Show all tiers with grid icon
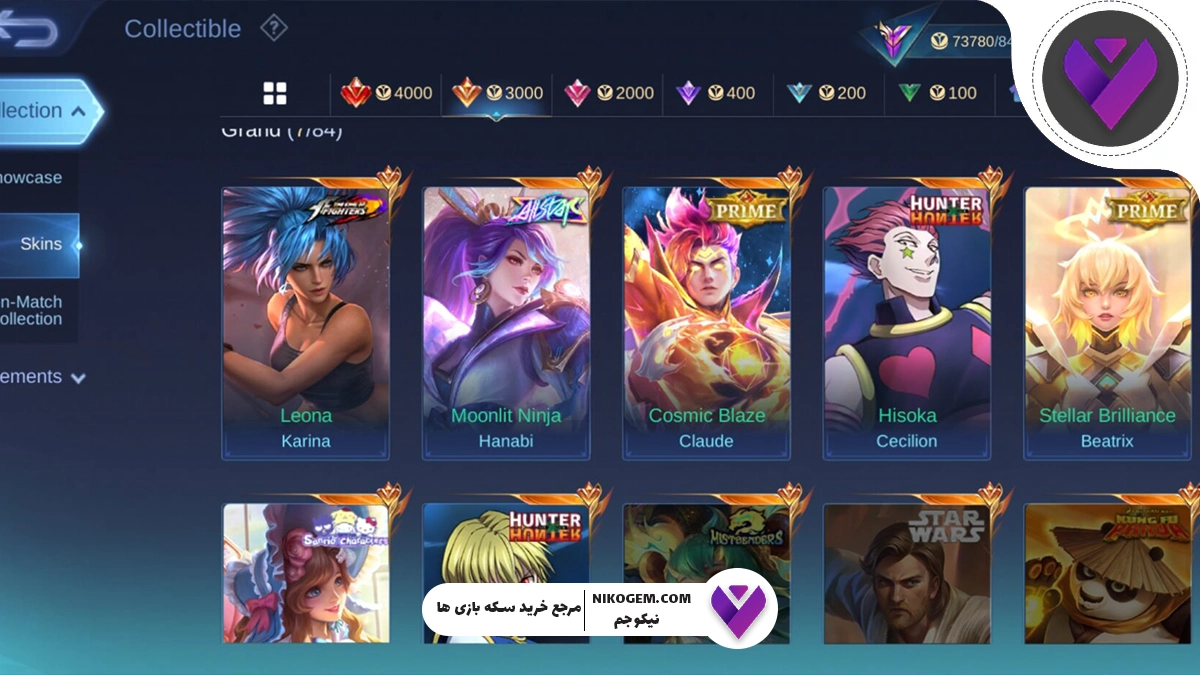 [x=275, y=94]
